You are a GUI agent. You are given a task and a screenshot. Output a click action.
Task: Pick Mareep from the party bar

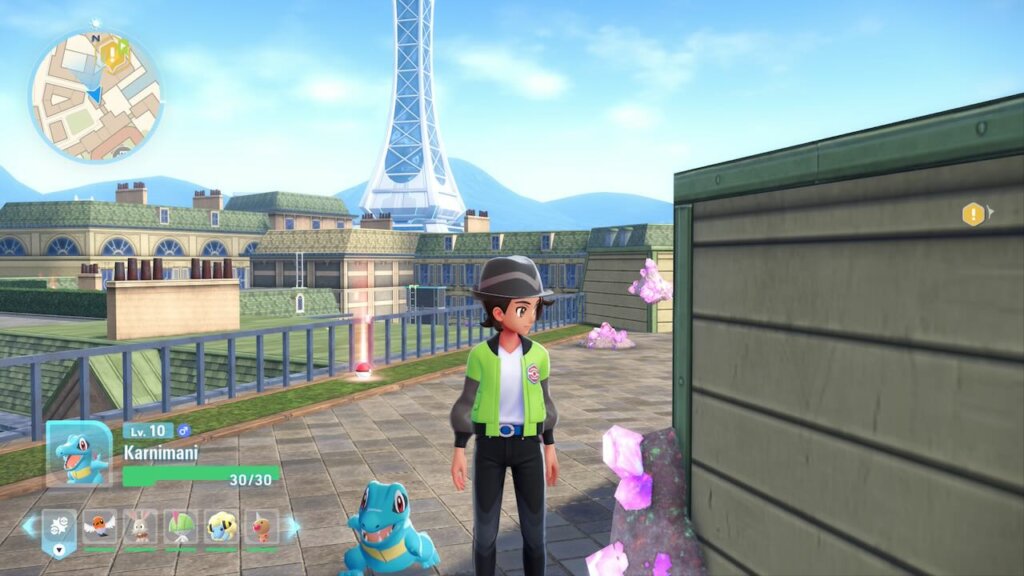coord(221,526)
